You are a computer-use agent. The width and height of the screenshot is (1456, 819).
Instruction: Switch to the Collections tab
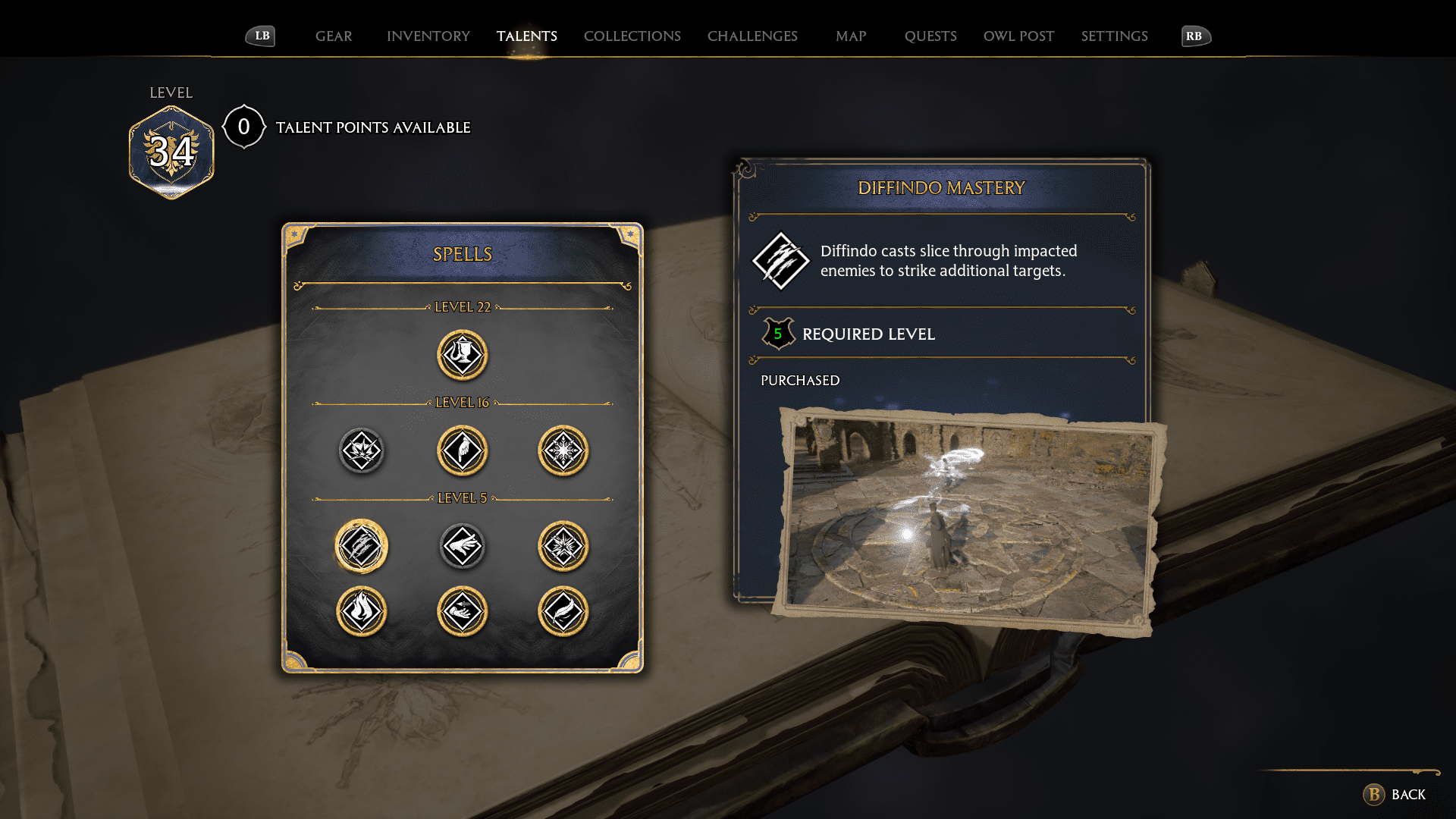632,36
